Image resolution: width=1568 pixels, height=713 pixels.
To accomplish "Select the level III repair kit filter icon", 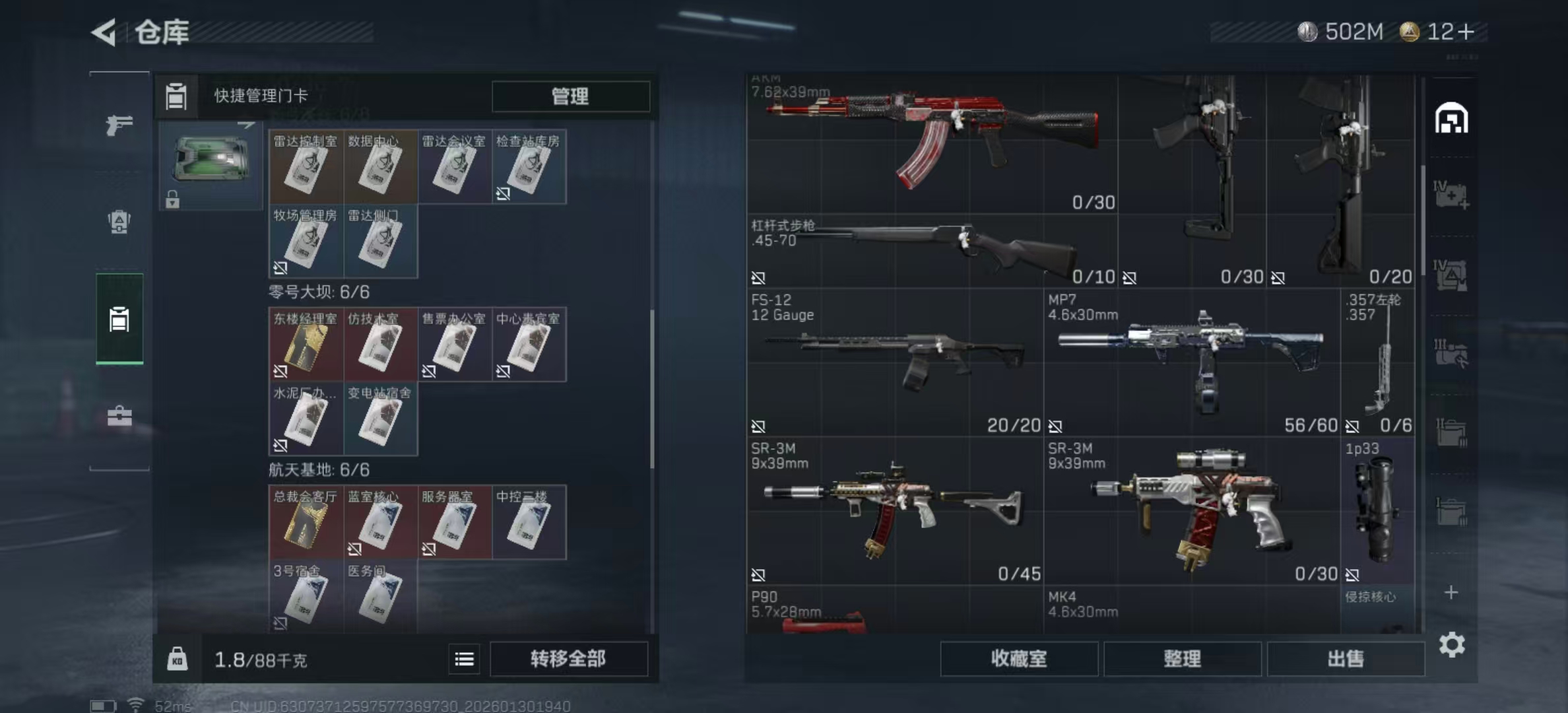I will point(1451,351).
